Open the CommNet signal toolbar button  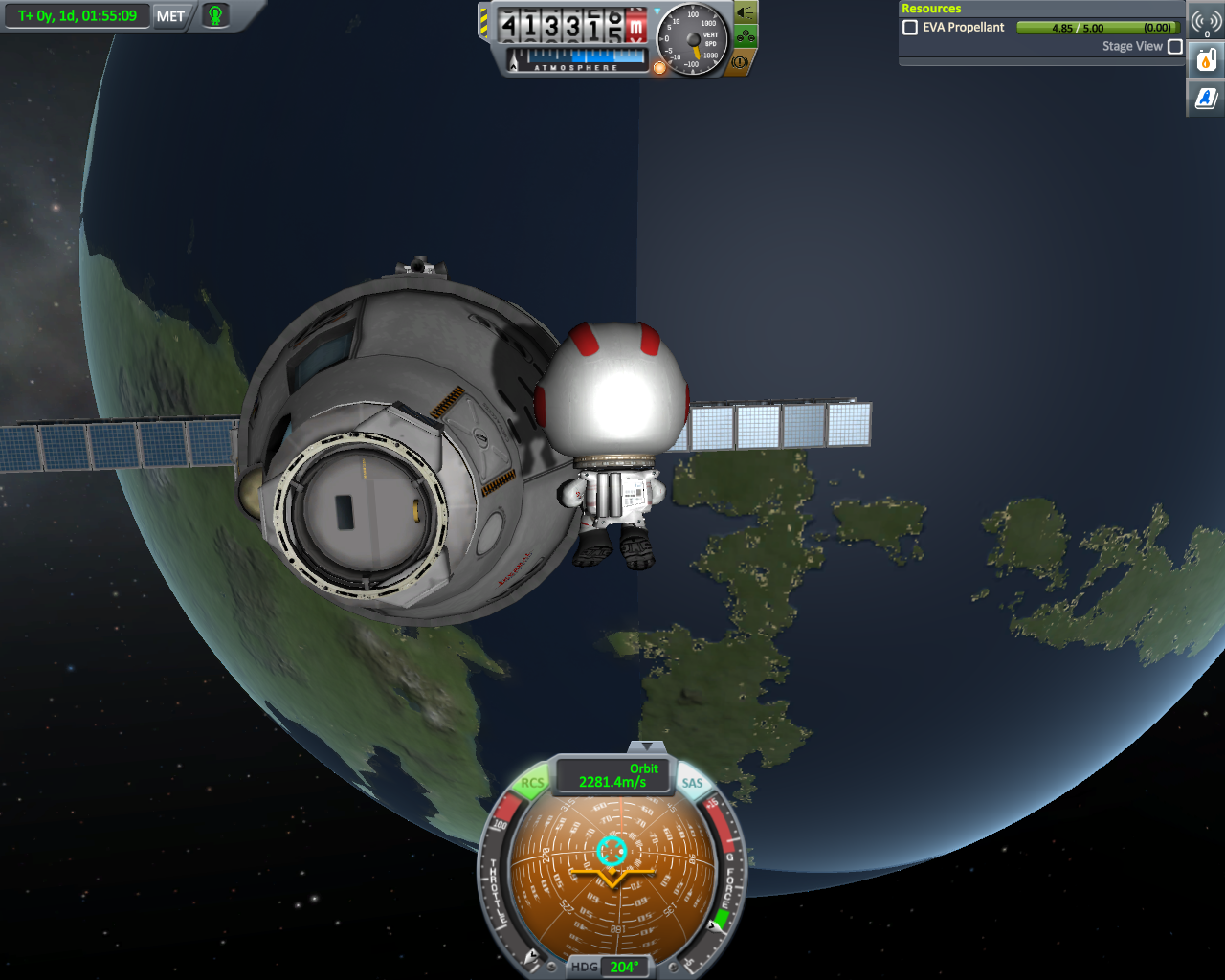[x=1206, y=21]
